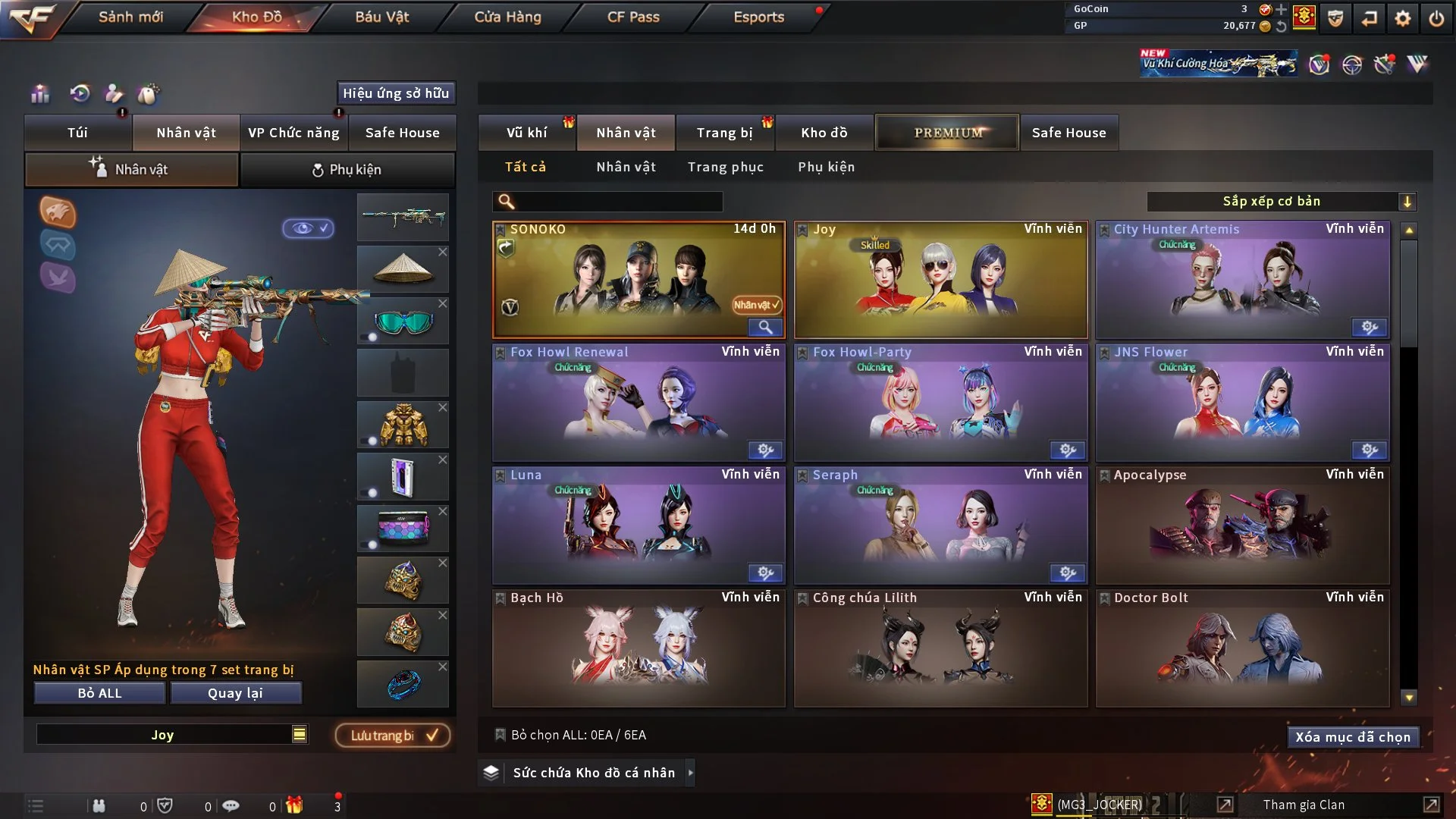The width and height of the screenshot is (1456, 819).
Task: Open the gift rewards icon on bottom bar
Action: (x=296, y=805)
